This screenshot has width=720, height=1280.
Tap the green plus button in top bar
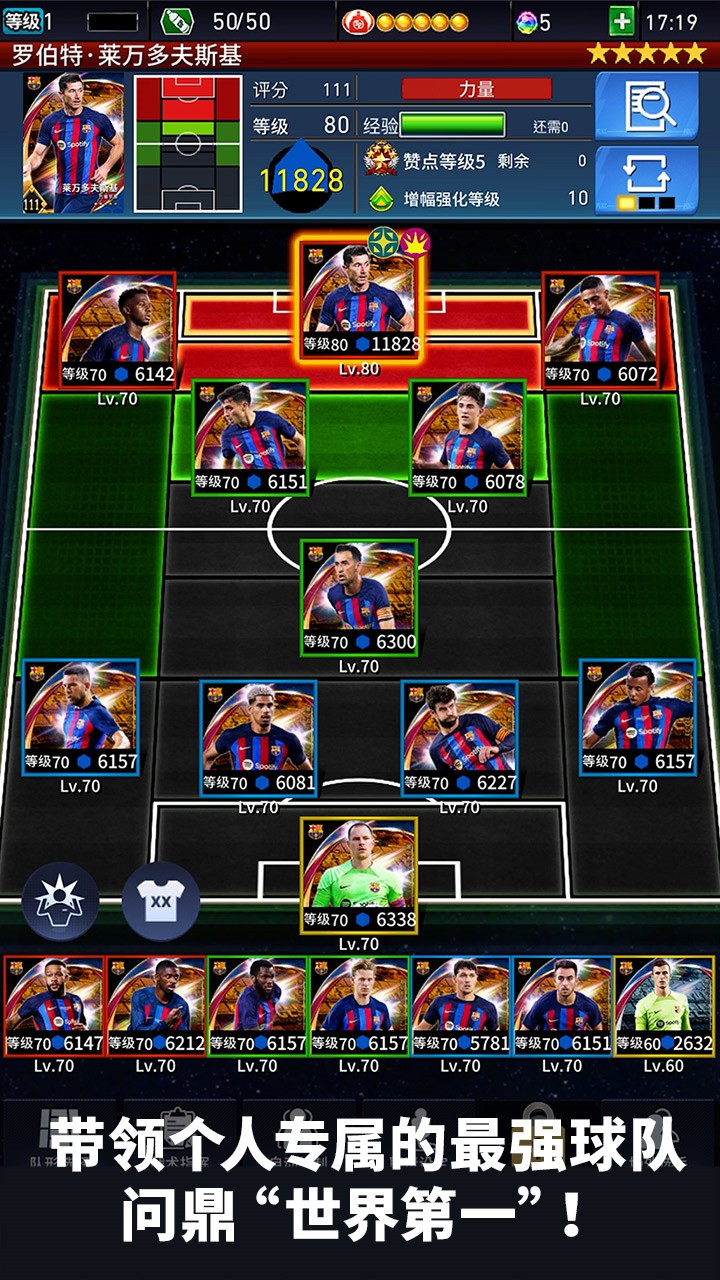coord(621,21)
